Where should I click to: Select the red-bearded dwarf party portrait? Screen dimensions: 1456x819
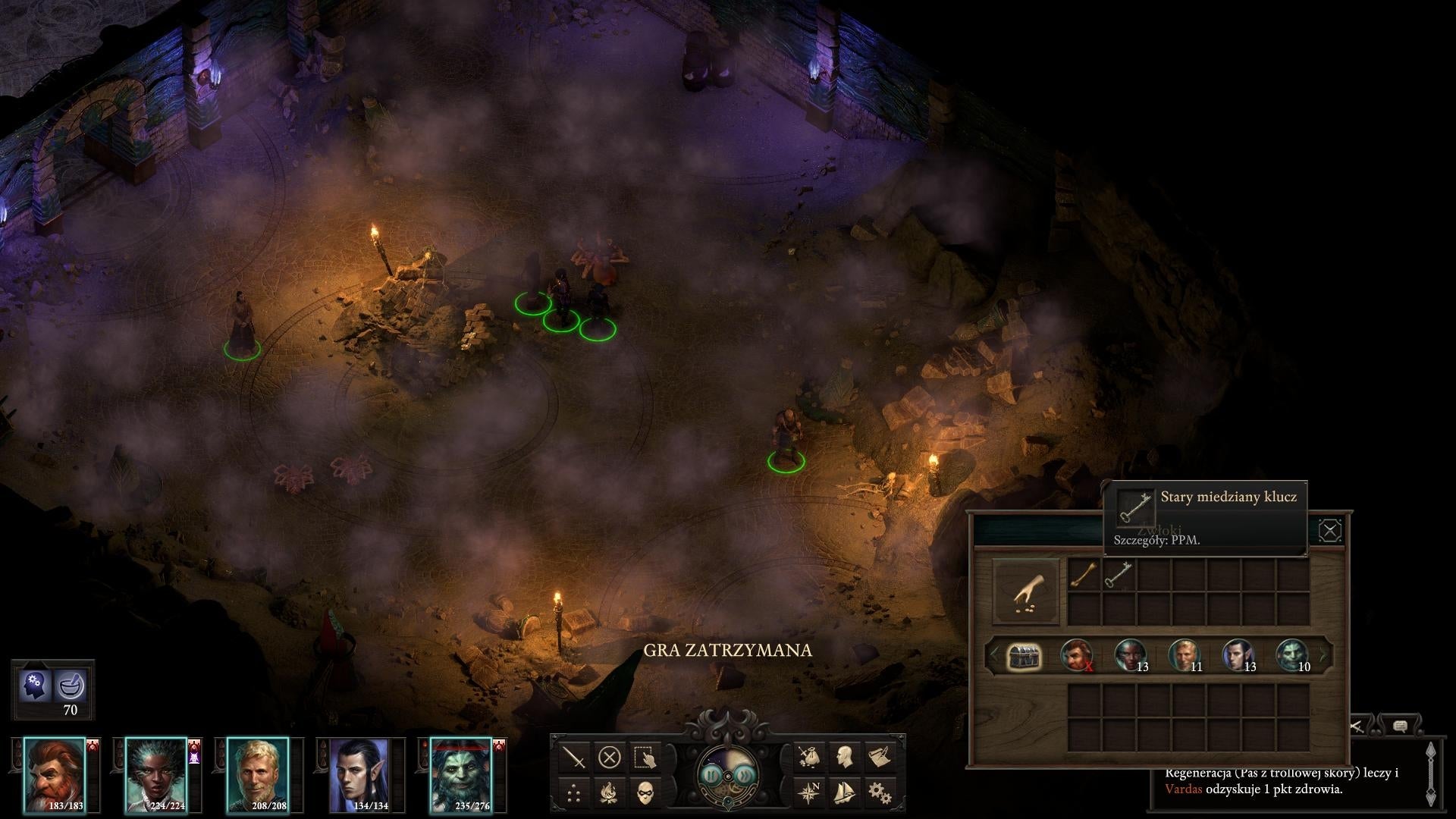point(55,775)
